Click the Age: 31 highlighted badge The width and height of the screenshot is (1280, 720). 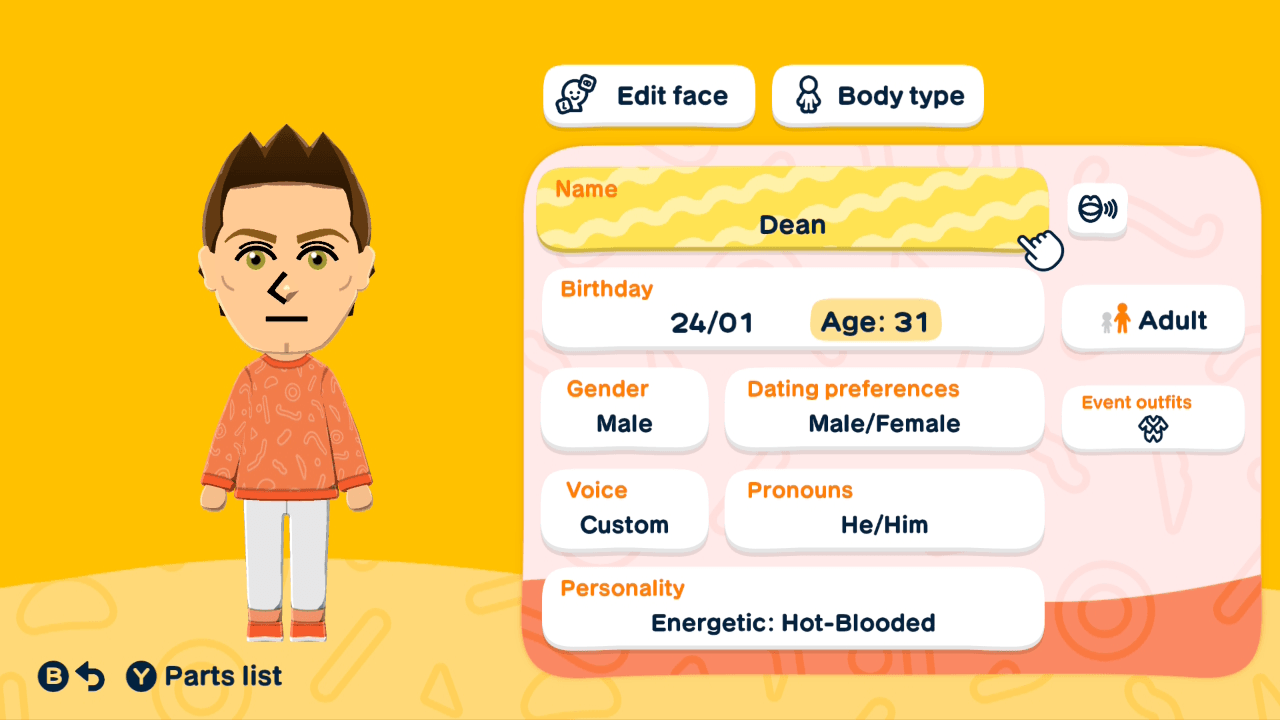pyautogui.click(x=875, y=320)
